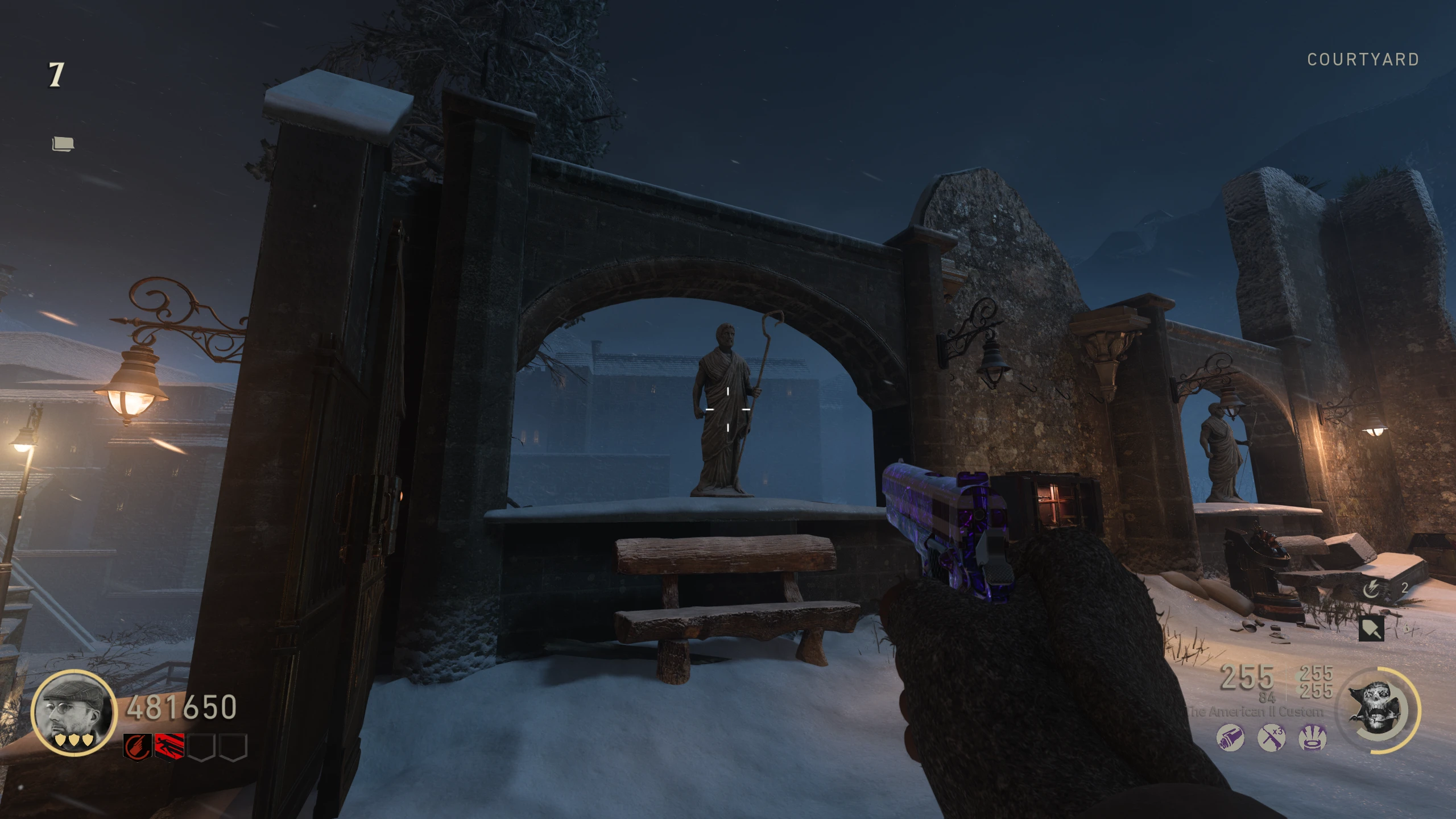
Task: Select the x3 weapon mod icon
Action: pos(1271,738)
